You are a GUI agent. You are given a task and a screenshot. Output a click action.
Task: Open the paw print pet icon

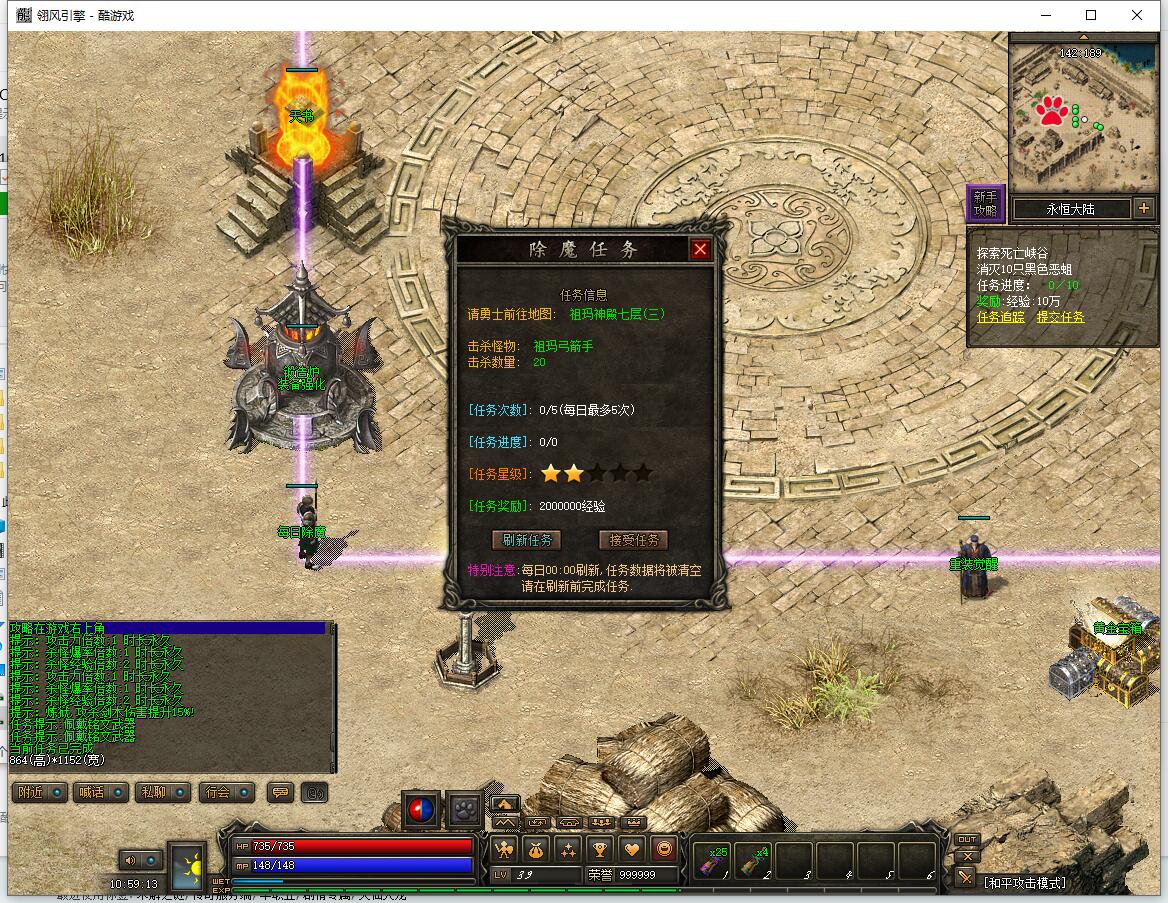point(465,809)
